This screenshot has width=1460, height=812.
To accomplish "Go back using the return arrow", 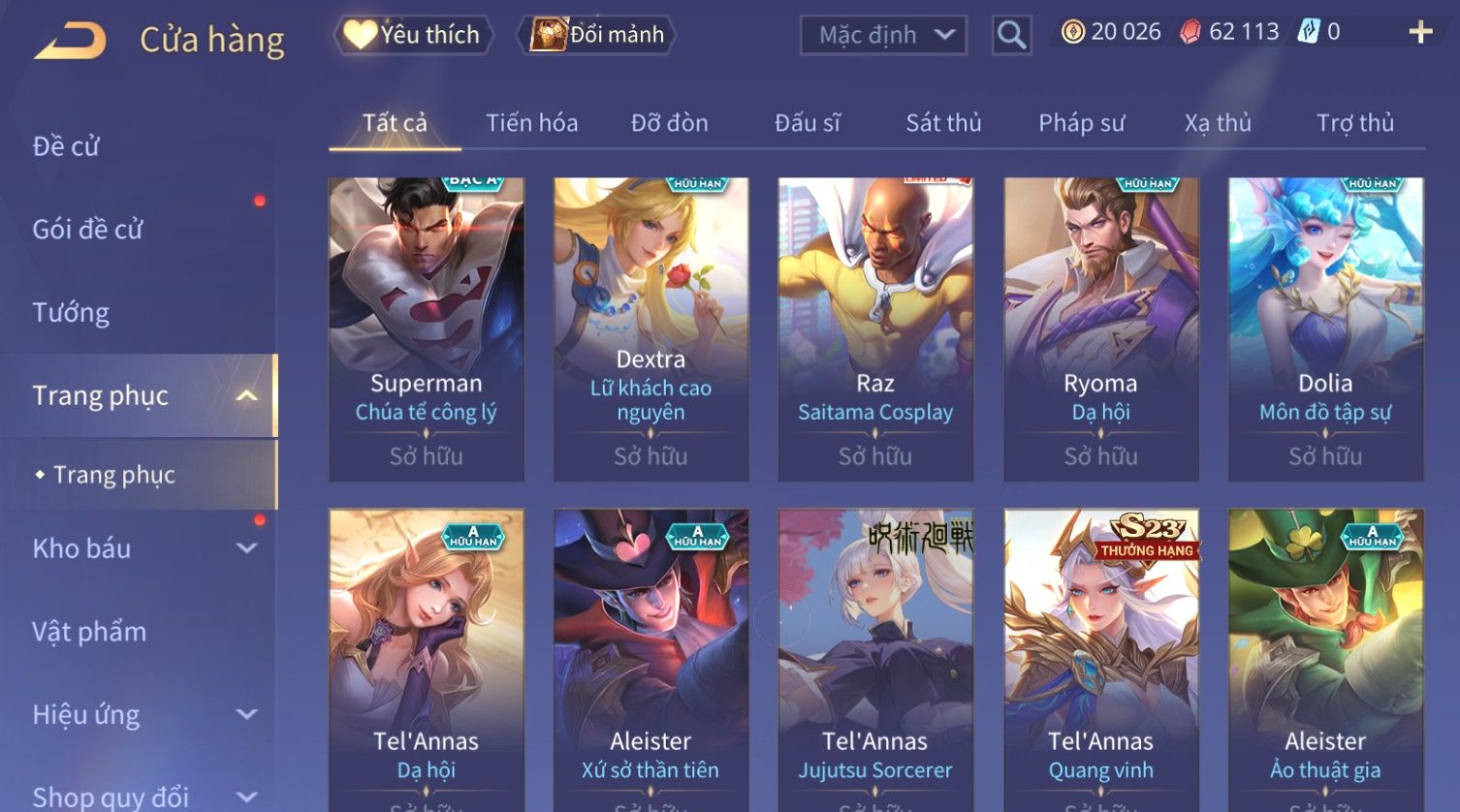I will point(70,41).
